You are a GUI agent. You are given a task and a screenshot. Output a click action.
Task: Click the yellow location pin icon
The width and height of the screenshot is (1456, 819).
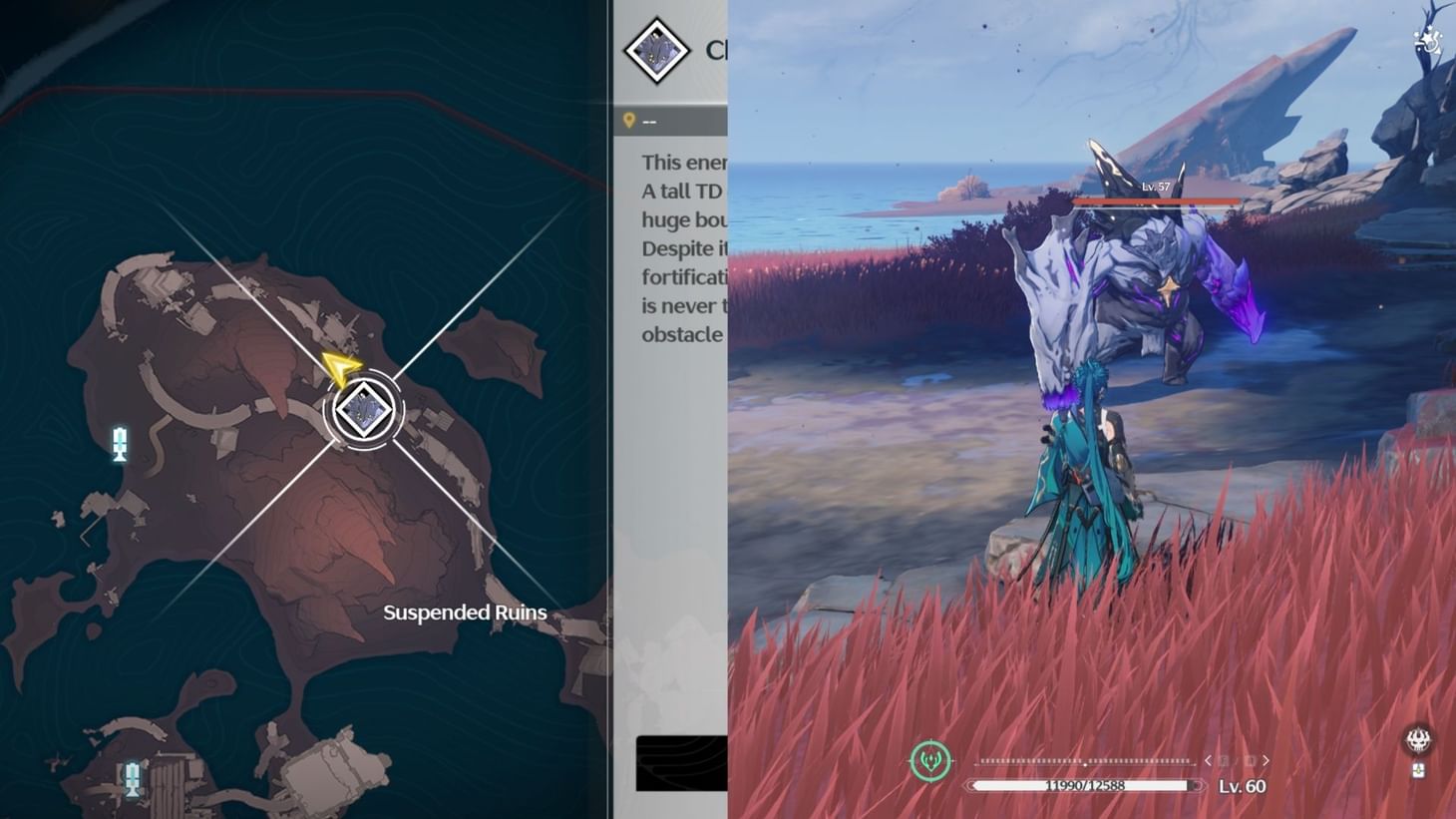628,120
